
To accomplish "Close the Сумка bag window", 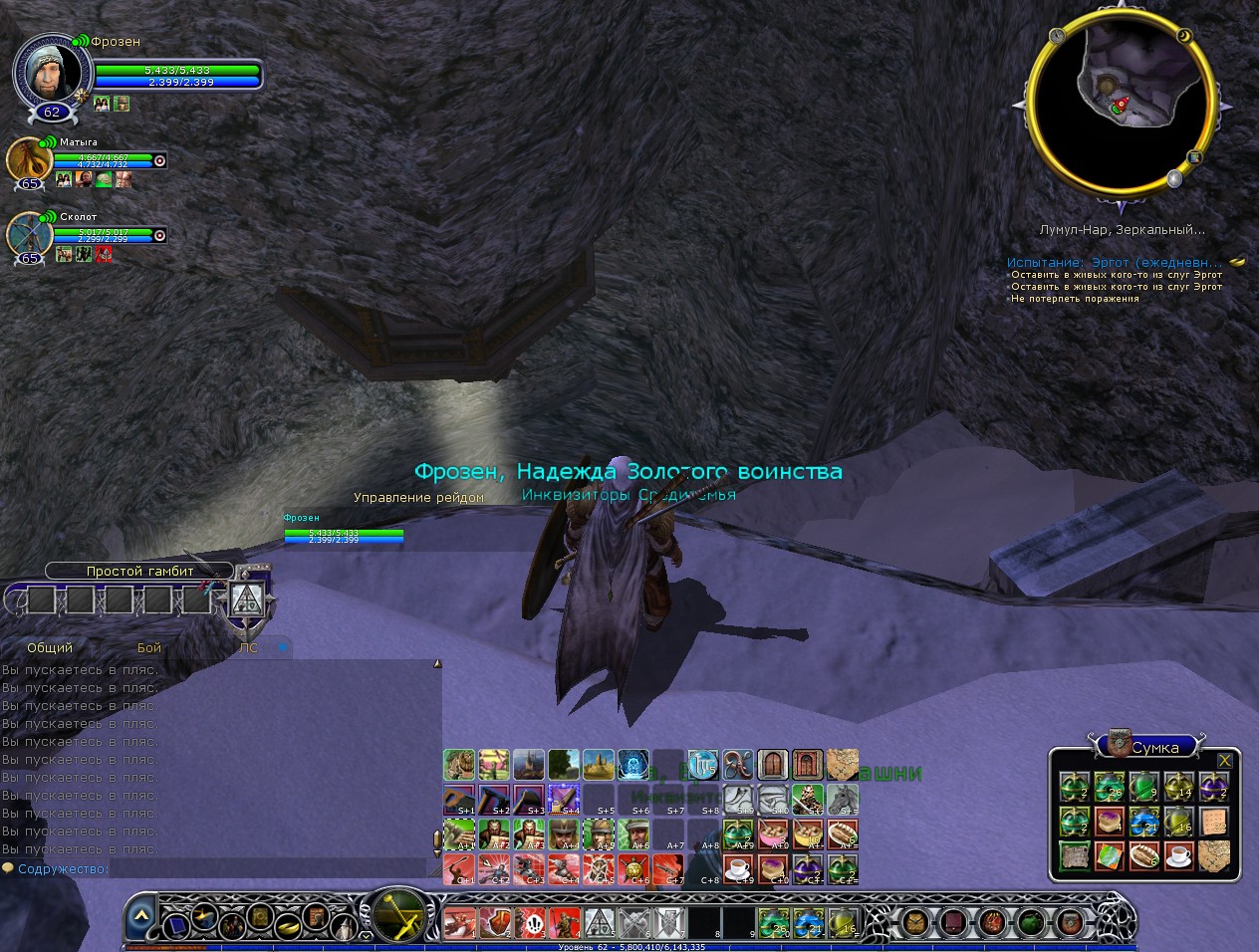I will tap(1224, 761).
